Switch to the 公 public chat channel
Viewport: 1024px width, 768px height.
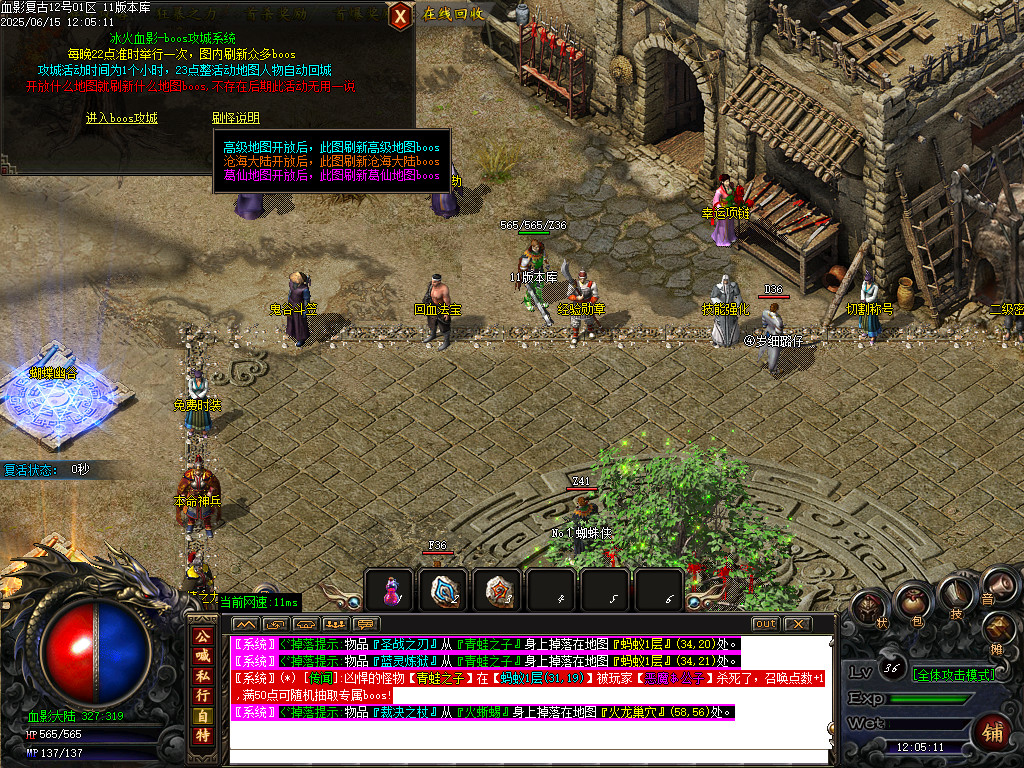(x=203, y=635)
